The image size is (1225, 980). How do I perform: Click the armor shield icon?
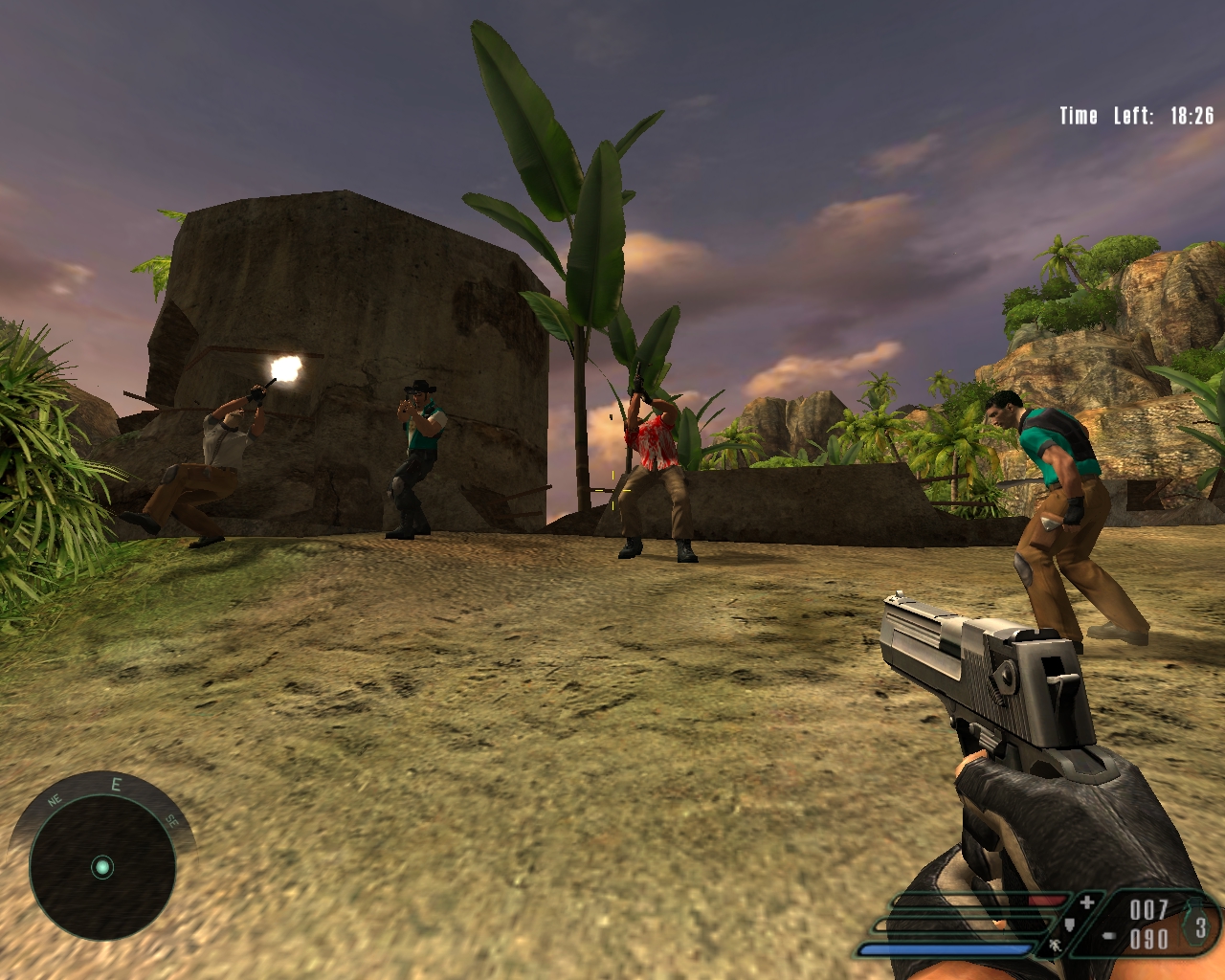click(1071, 925)
